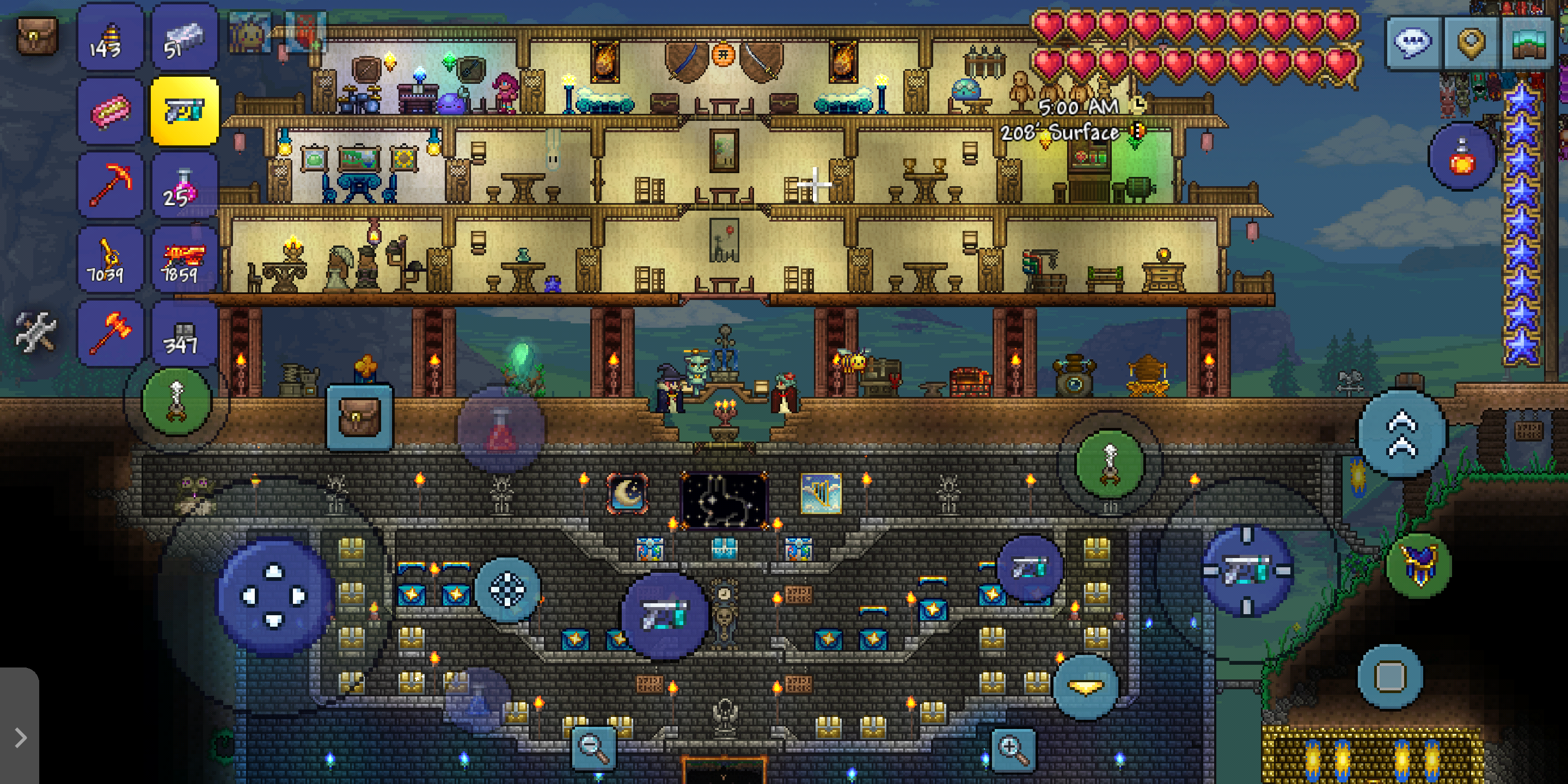Zoom in with the plus magnifier

(1013, 749)
